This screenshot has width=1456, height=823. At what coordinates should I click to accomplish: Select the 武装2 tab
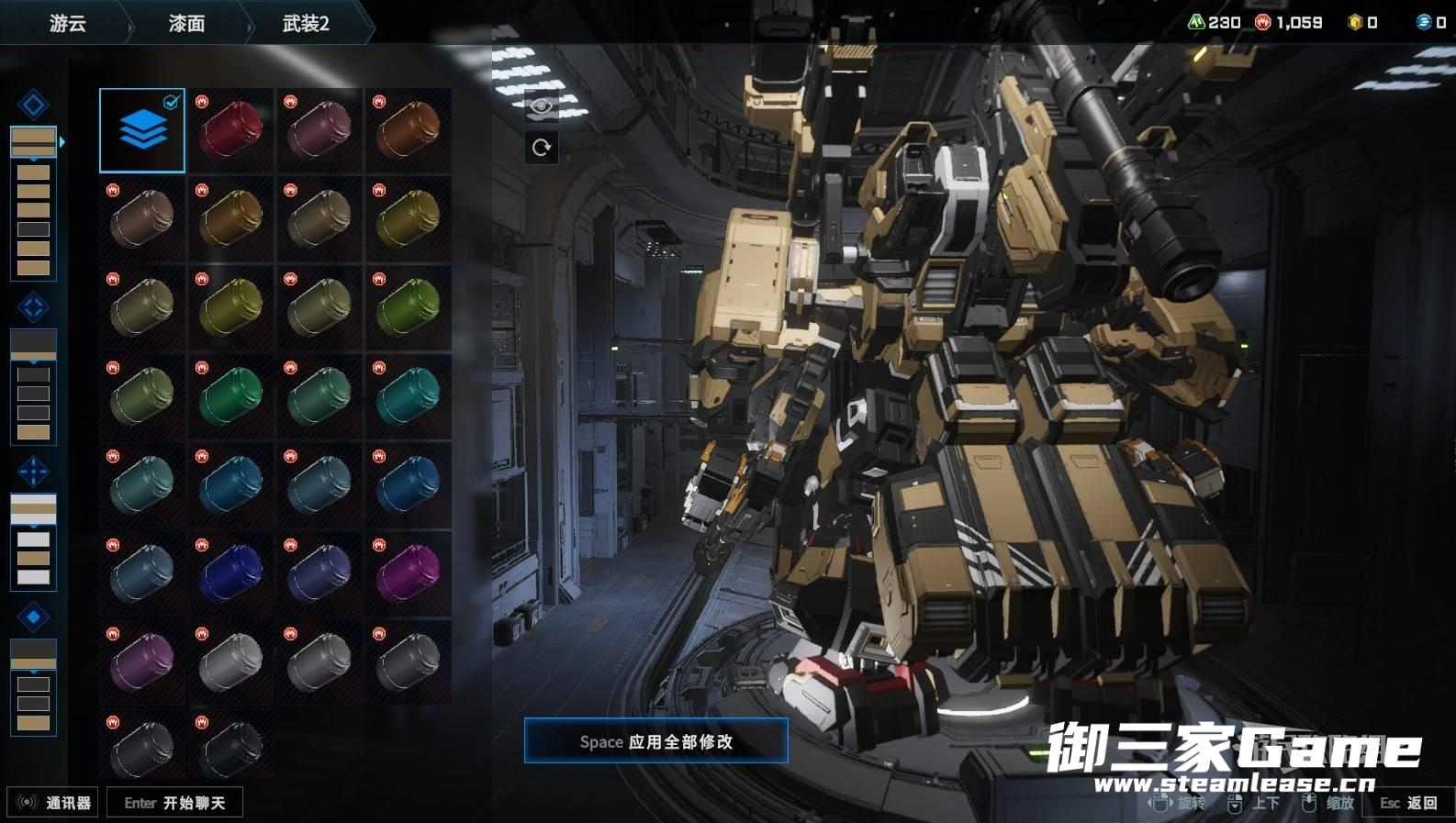click(306, 23)
